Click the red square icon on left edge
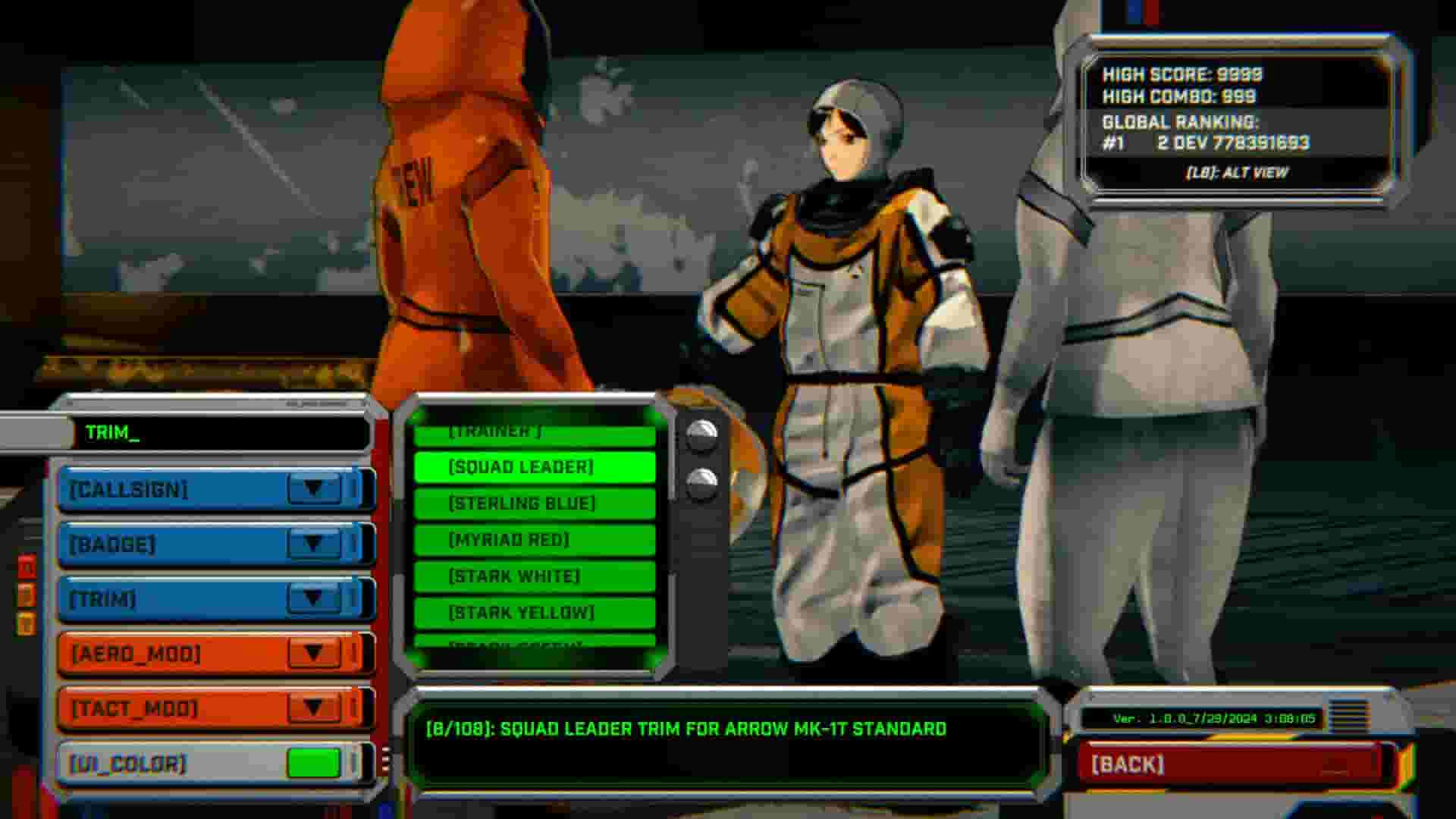1456x819 pixels. point(27,565)
